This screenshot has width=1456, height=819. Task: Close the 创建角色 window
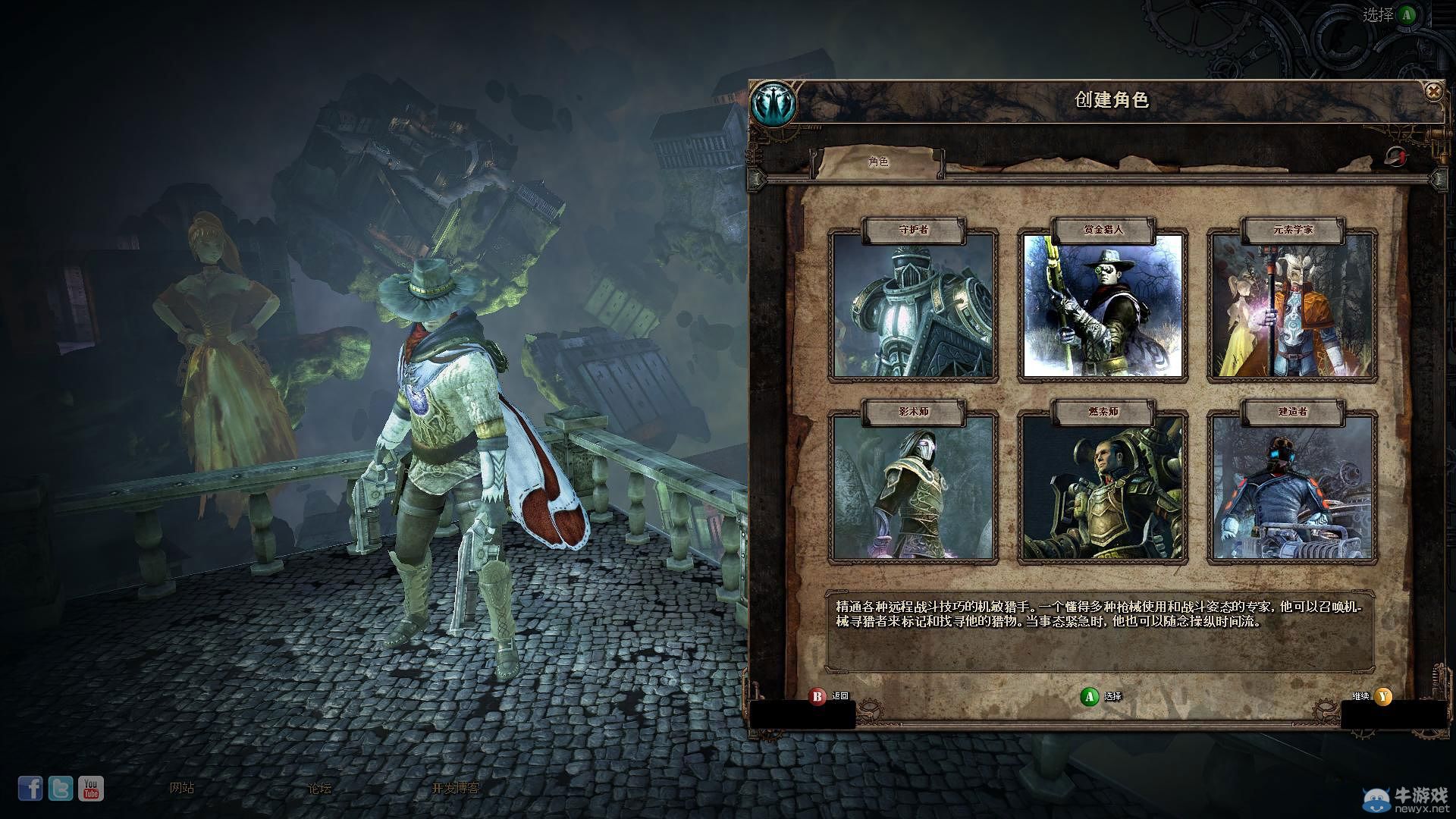(x=1432, y=93)
